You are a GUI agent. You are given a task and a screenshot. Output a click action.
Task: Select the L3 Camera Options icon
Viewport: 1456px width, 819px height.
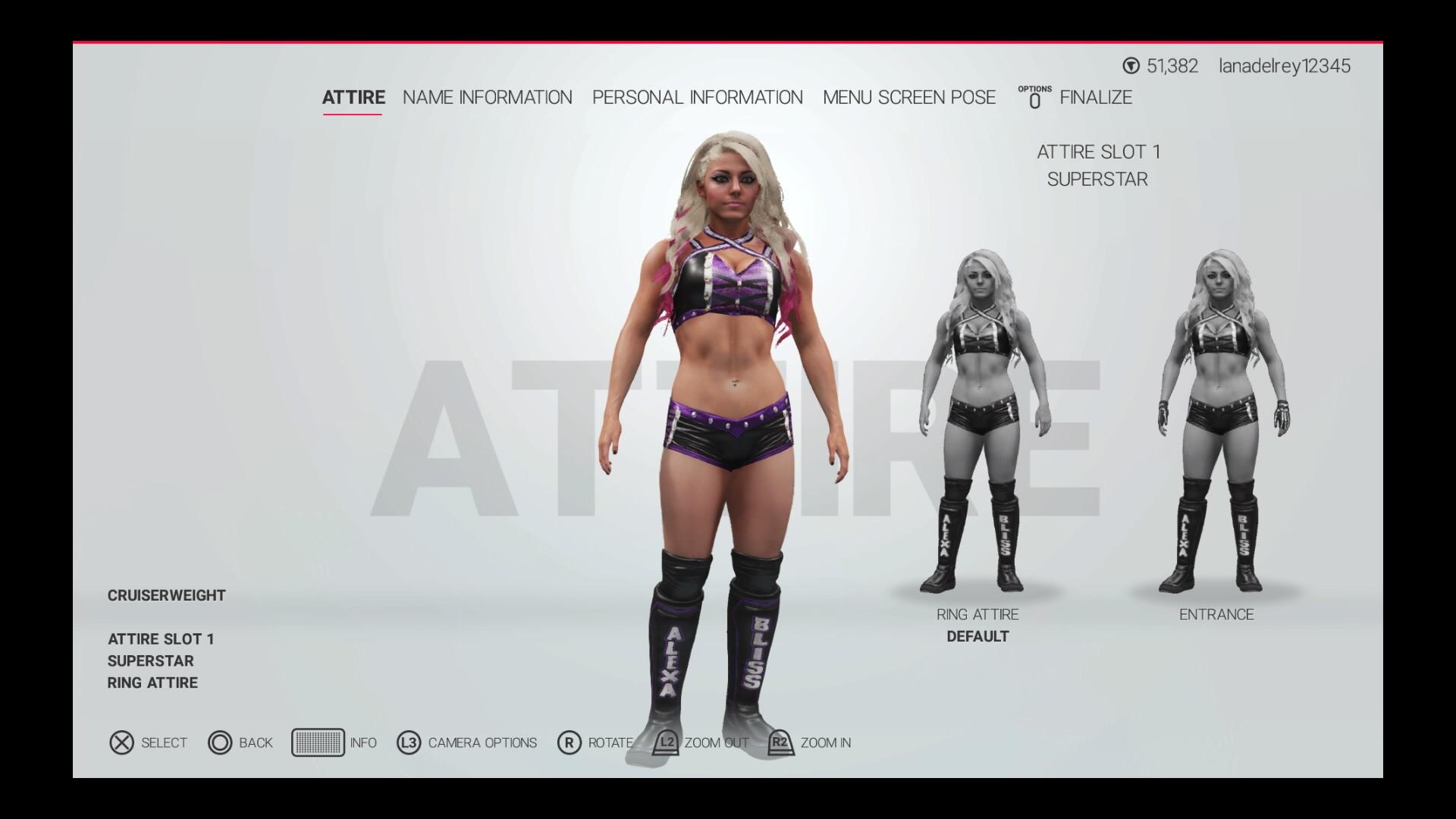[408, 743]
